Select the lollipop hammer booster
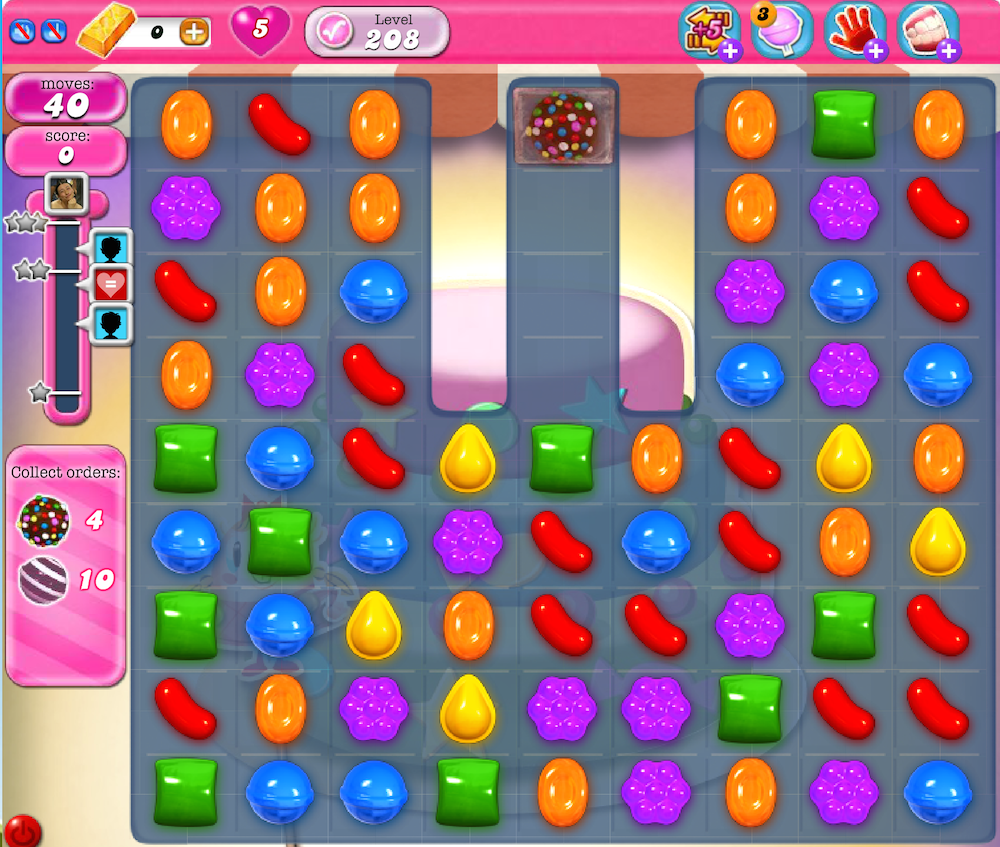The image size is (1000, 847). click(780, 30)
